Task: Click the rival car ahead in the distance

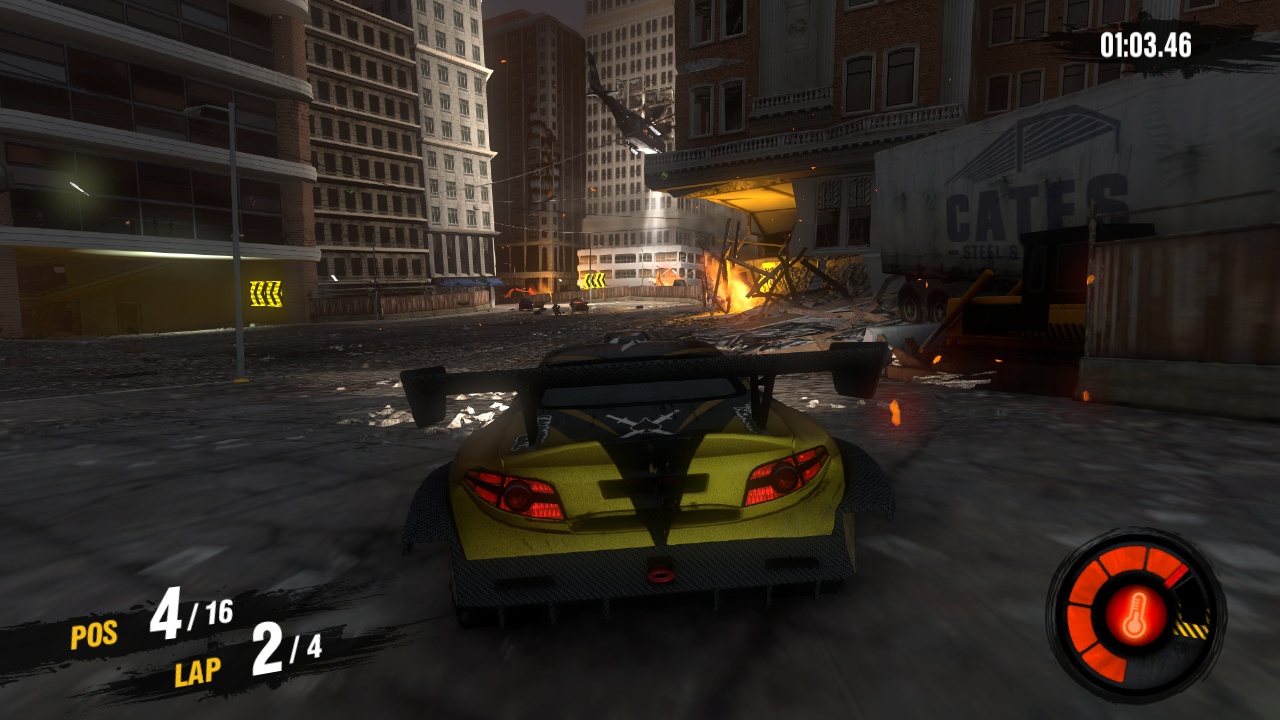Action: pyautogui.click(x=578, y=303)
